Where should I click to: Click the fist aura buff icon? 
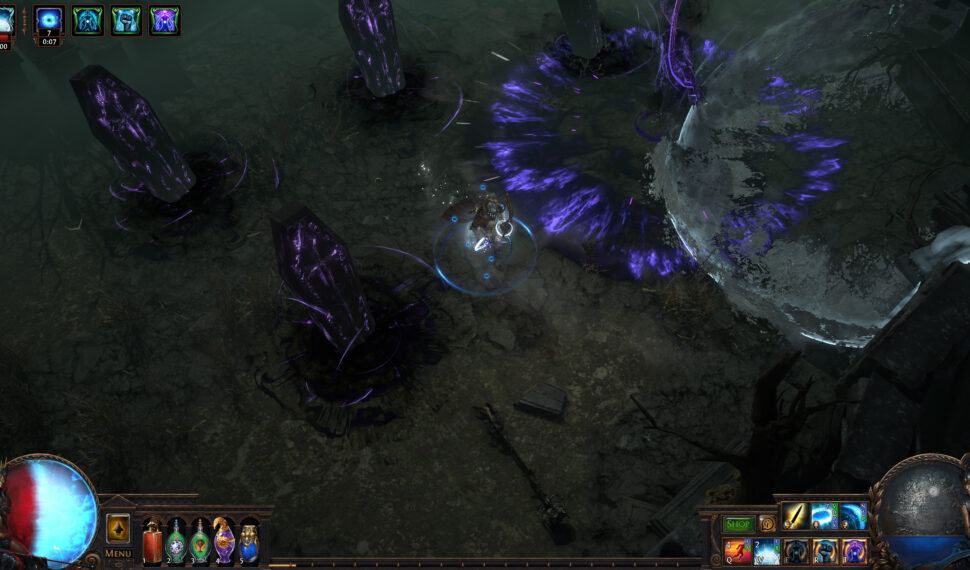click(126, 20)
